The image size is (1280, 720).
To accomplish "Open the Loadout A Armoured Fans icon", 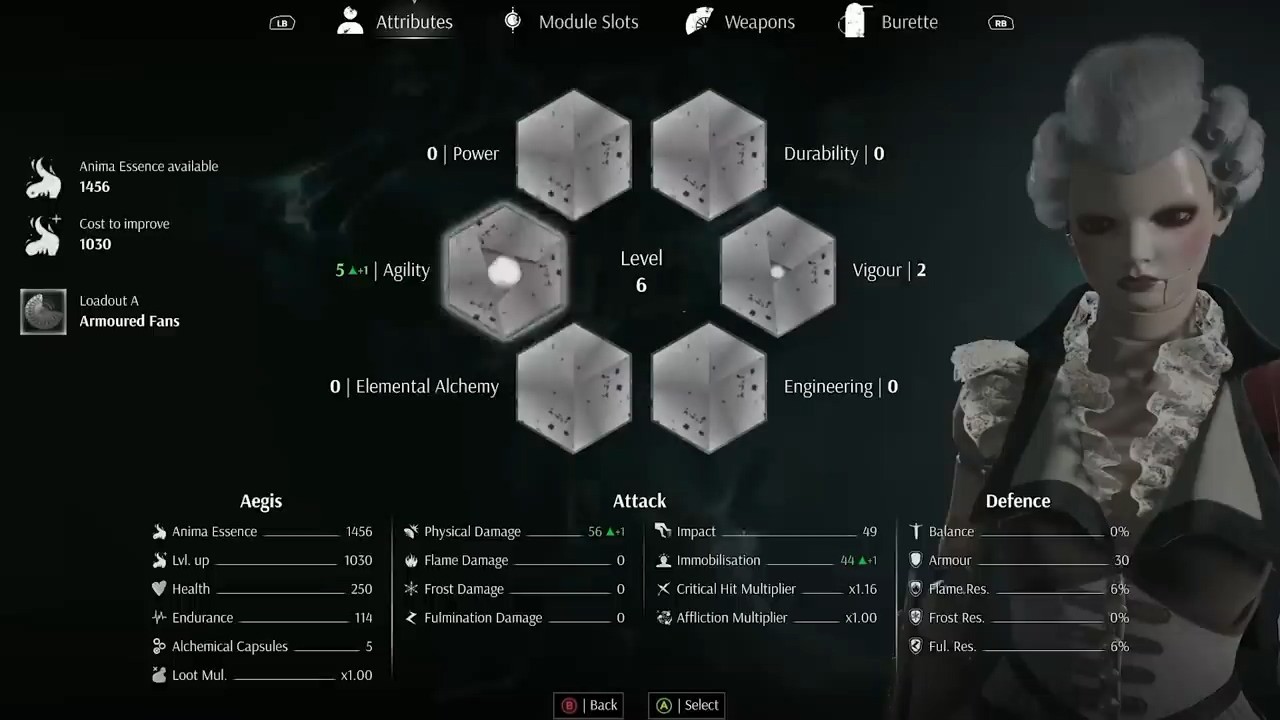I will (x=42, y=310).
